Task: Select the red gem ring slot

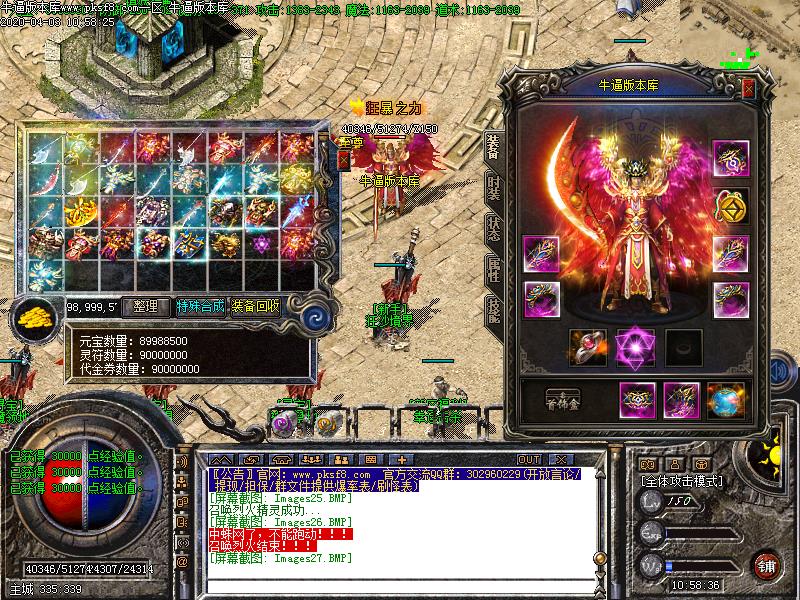Action: [x=588, y=346]
